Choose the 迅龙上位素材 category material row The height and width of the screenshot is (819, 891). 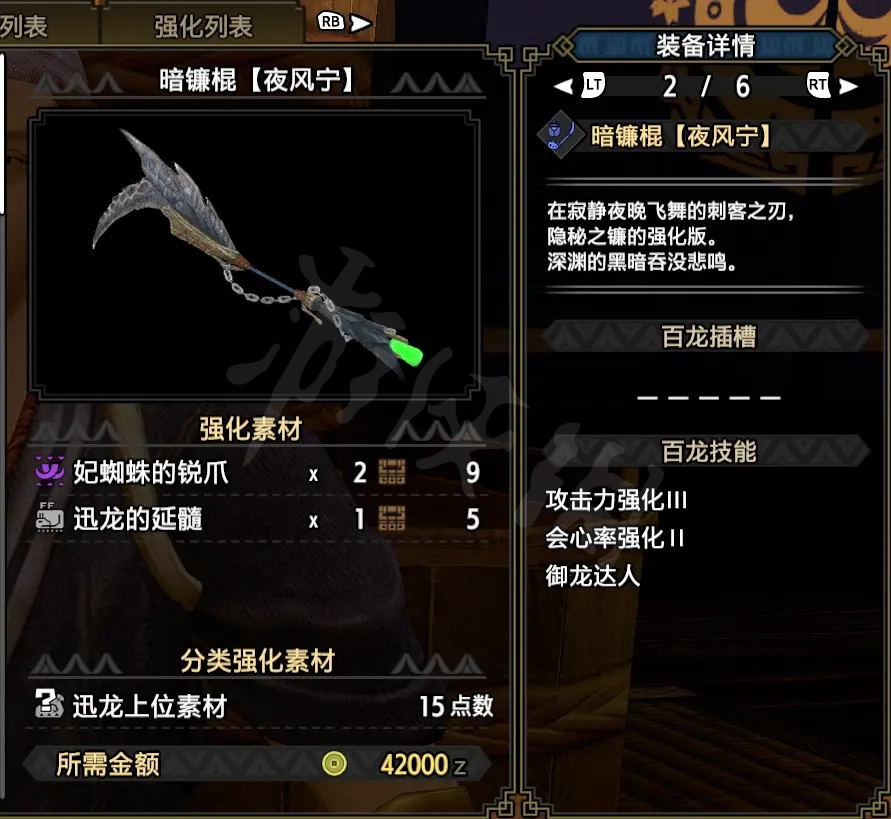pyautogui.click(x=260, y=706)
